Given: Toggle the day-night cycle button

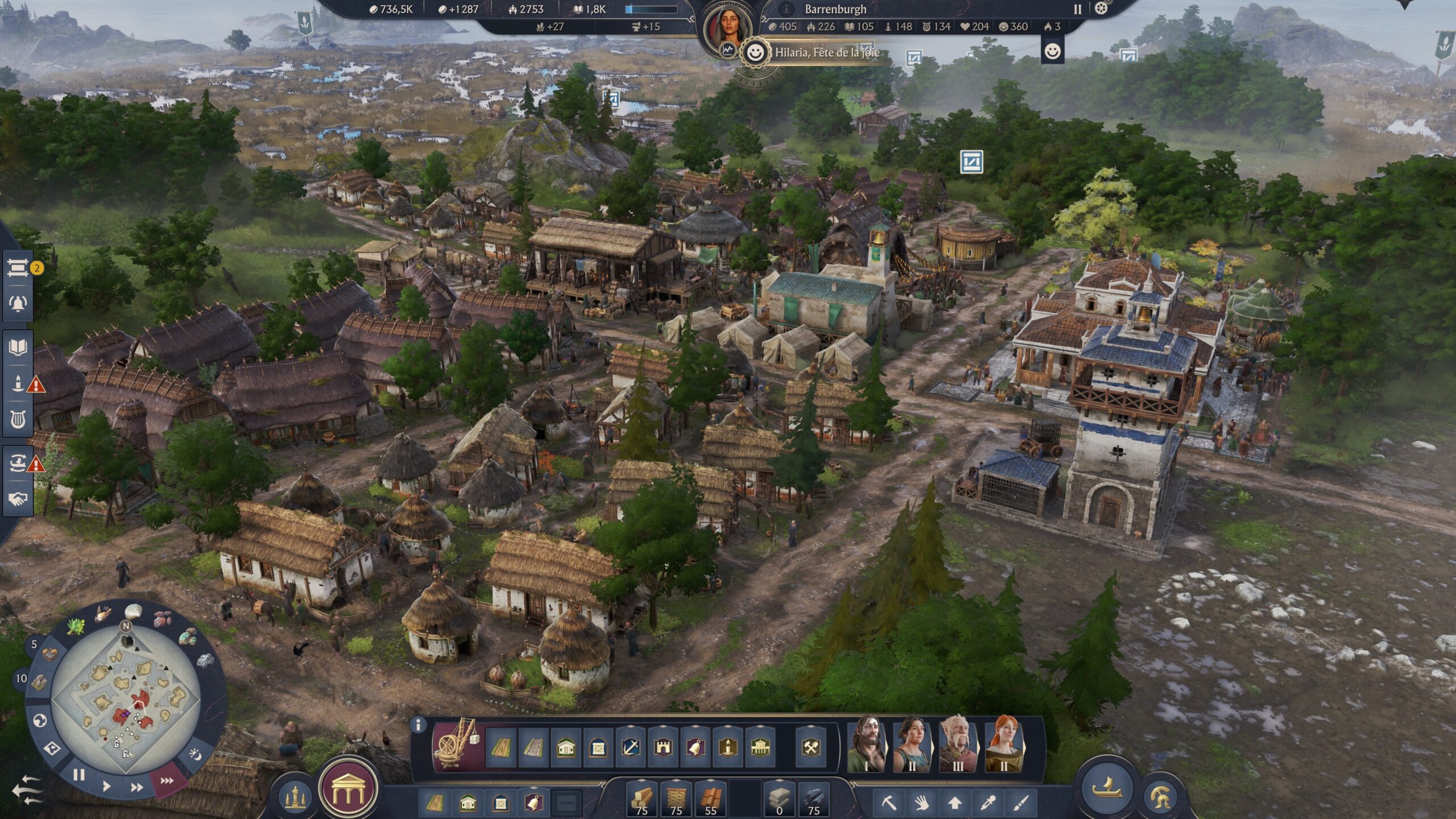Looking at the screenshot, I should pos(195,755).
